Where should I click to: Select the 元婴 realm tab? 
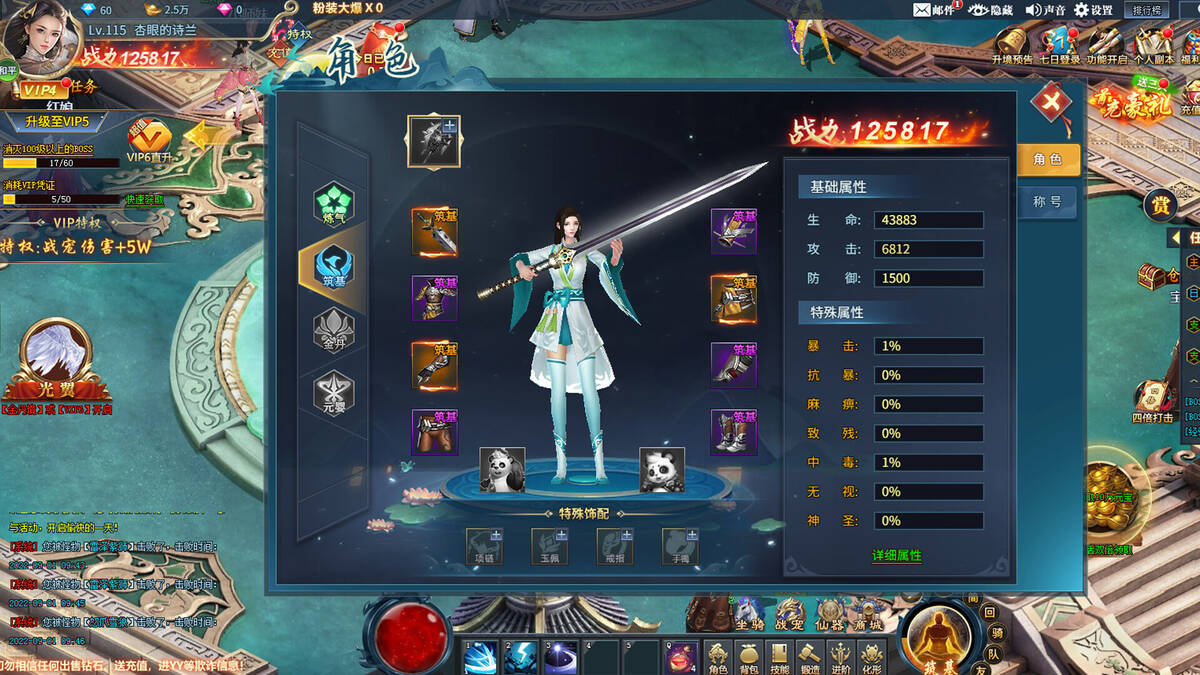point(333,391)
